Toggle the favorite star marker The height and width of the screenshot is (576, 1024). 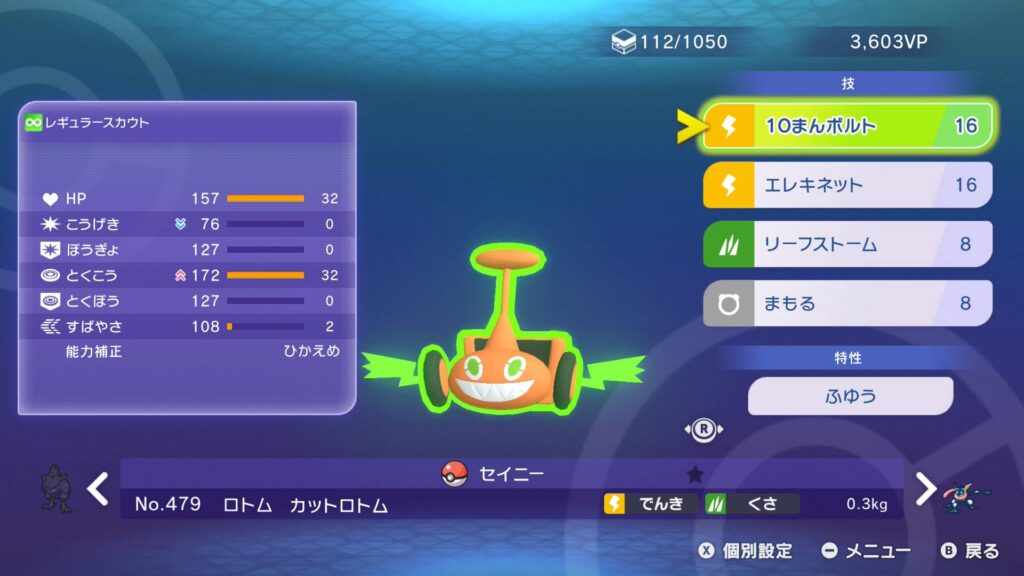pos(696,474)
